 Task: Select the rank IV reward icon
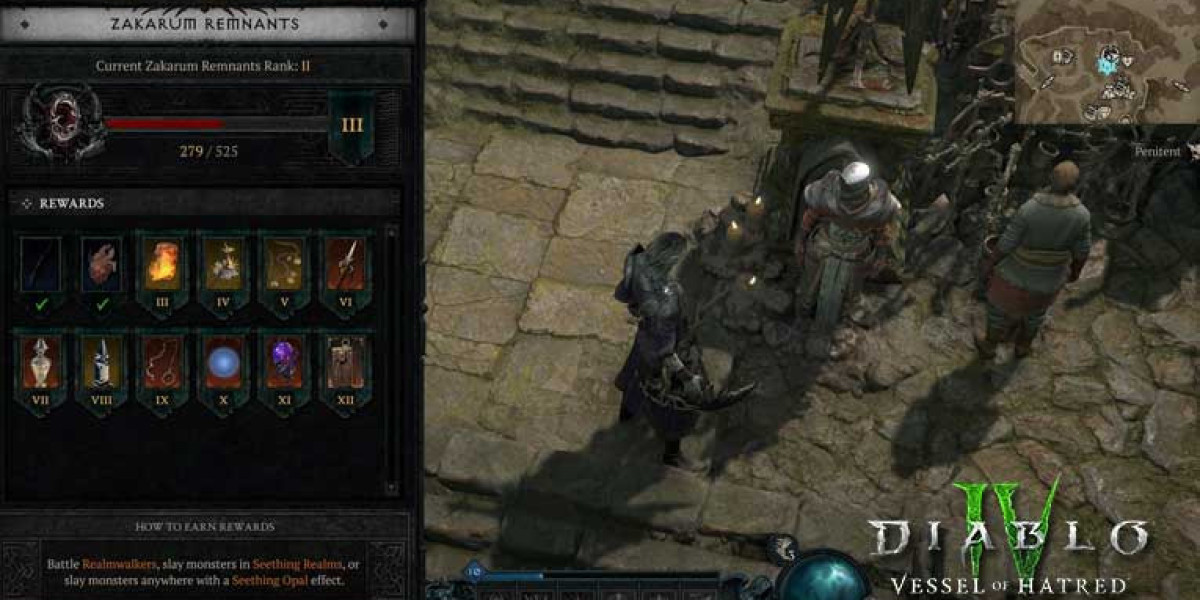tap(224, 268)
